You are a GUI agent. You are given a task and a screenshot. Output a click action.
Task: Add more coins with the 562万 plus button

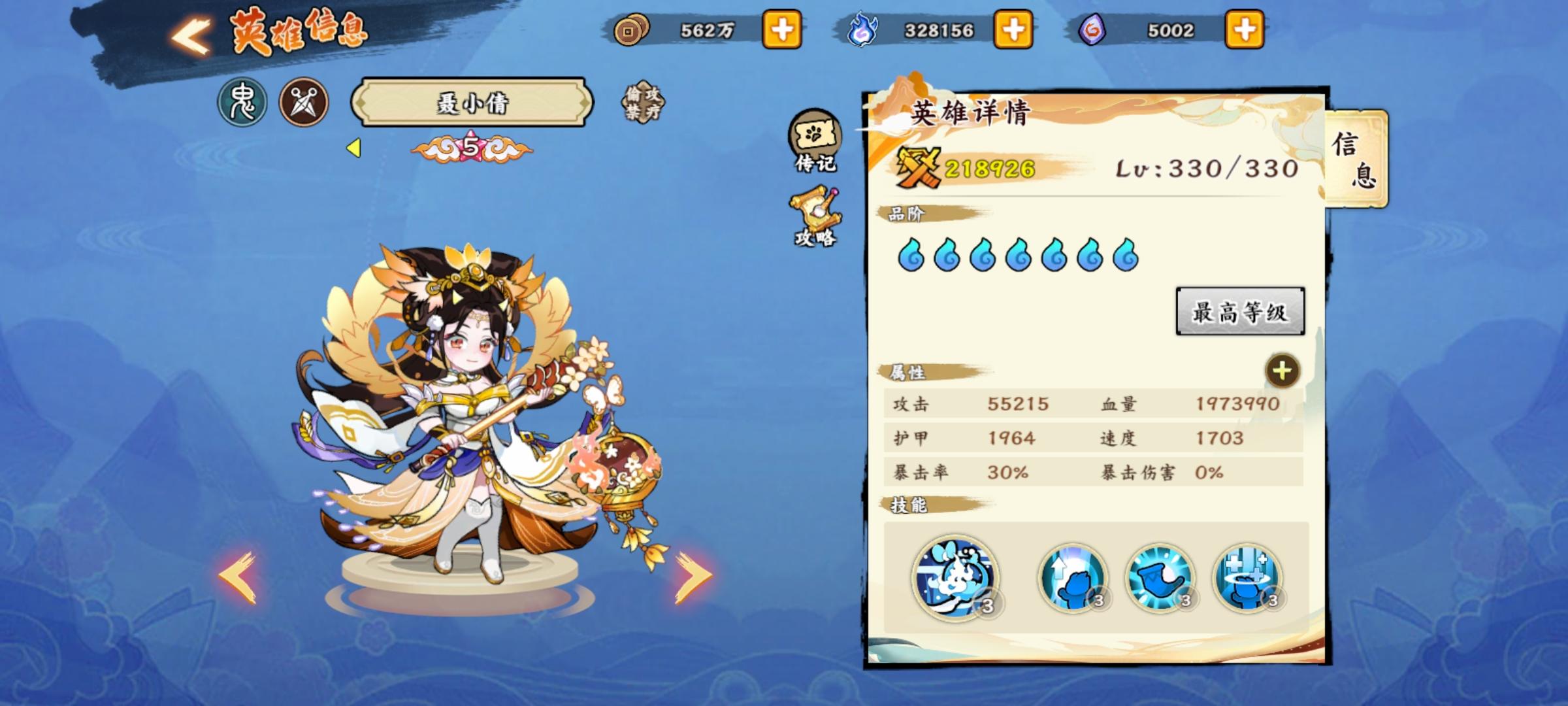coord(781,30)
